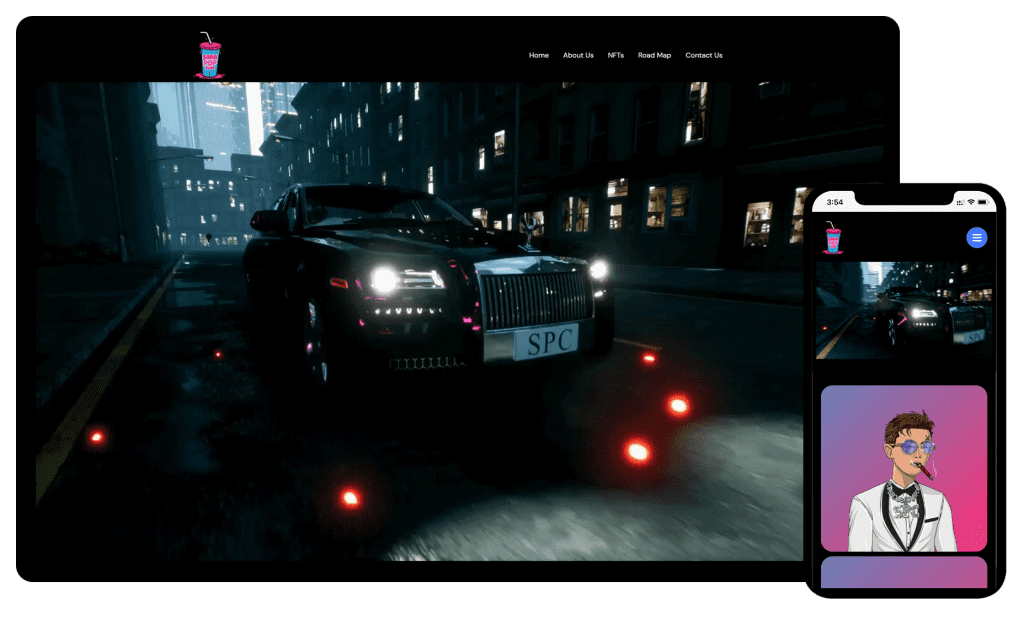1024x624 pixels.
Task: View the Road Map page
Action: pyautogui.click(x=654, y=55)
